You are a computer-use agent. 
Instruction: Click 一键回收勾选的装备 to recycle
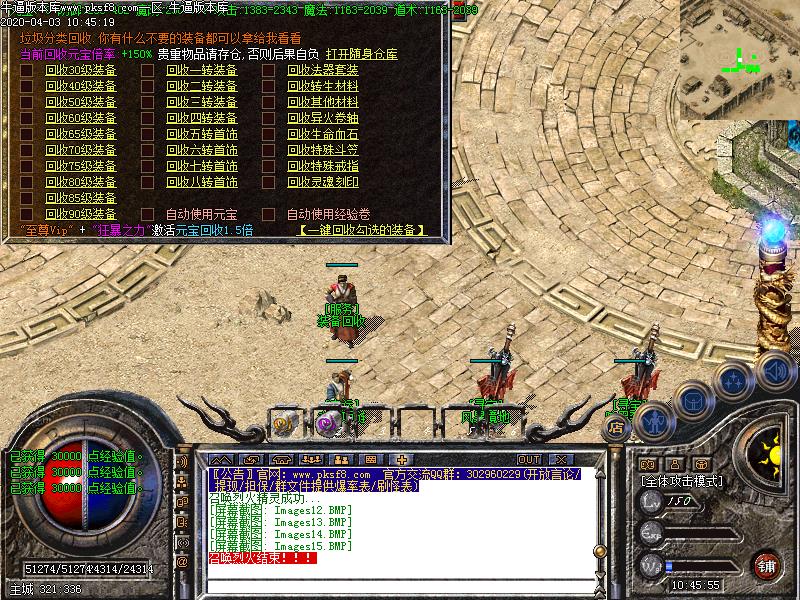pyautogui.click(x=360, y=230)
